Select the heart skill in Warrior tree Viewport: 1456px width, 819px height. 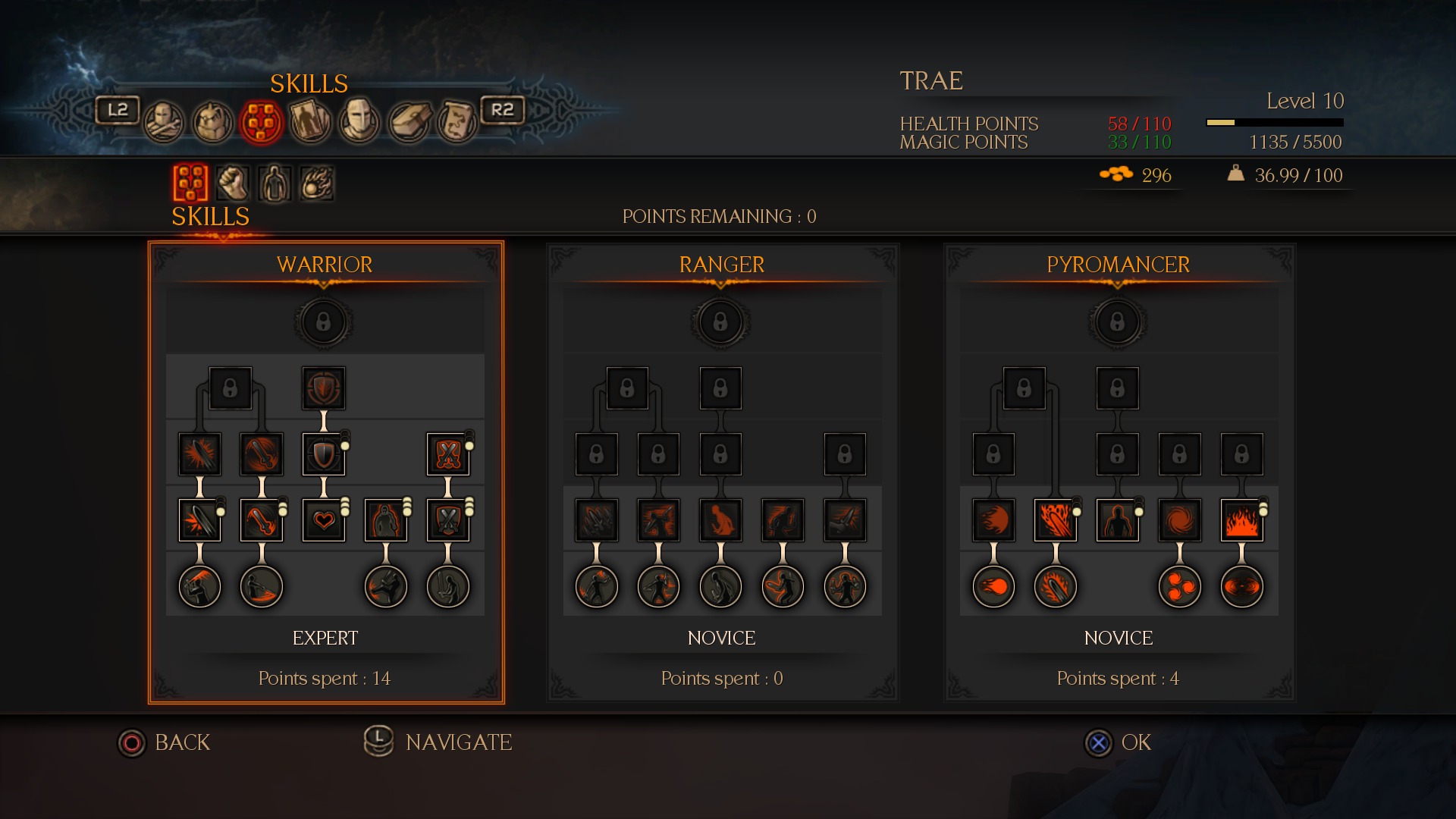click(324, 520)
